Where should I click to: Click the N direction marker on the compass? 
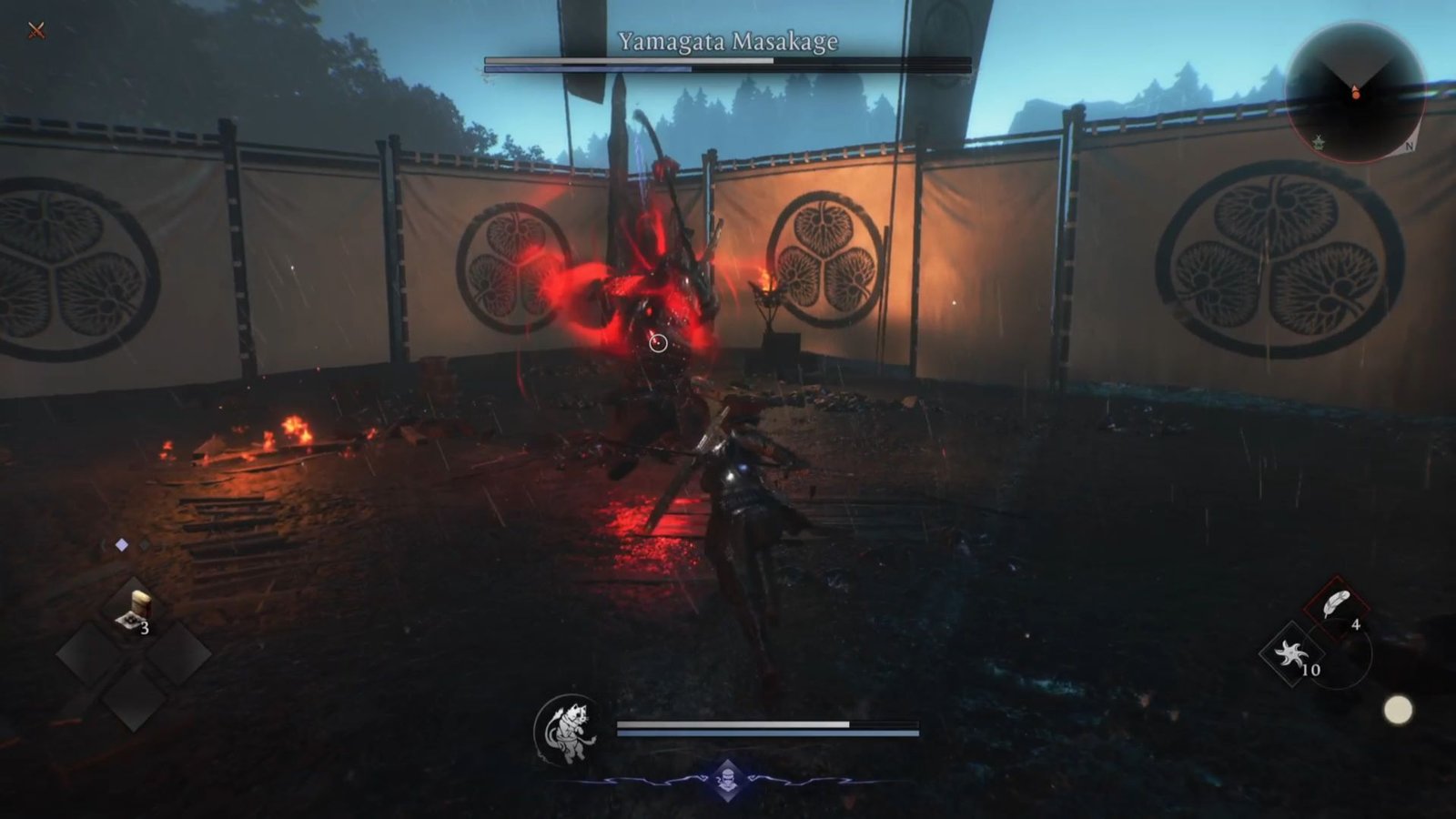[x=1410, y=146]
